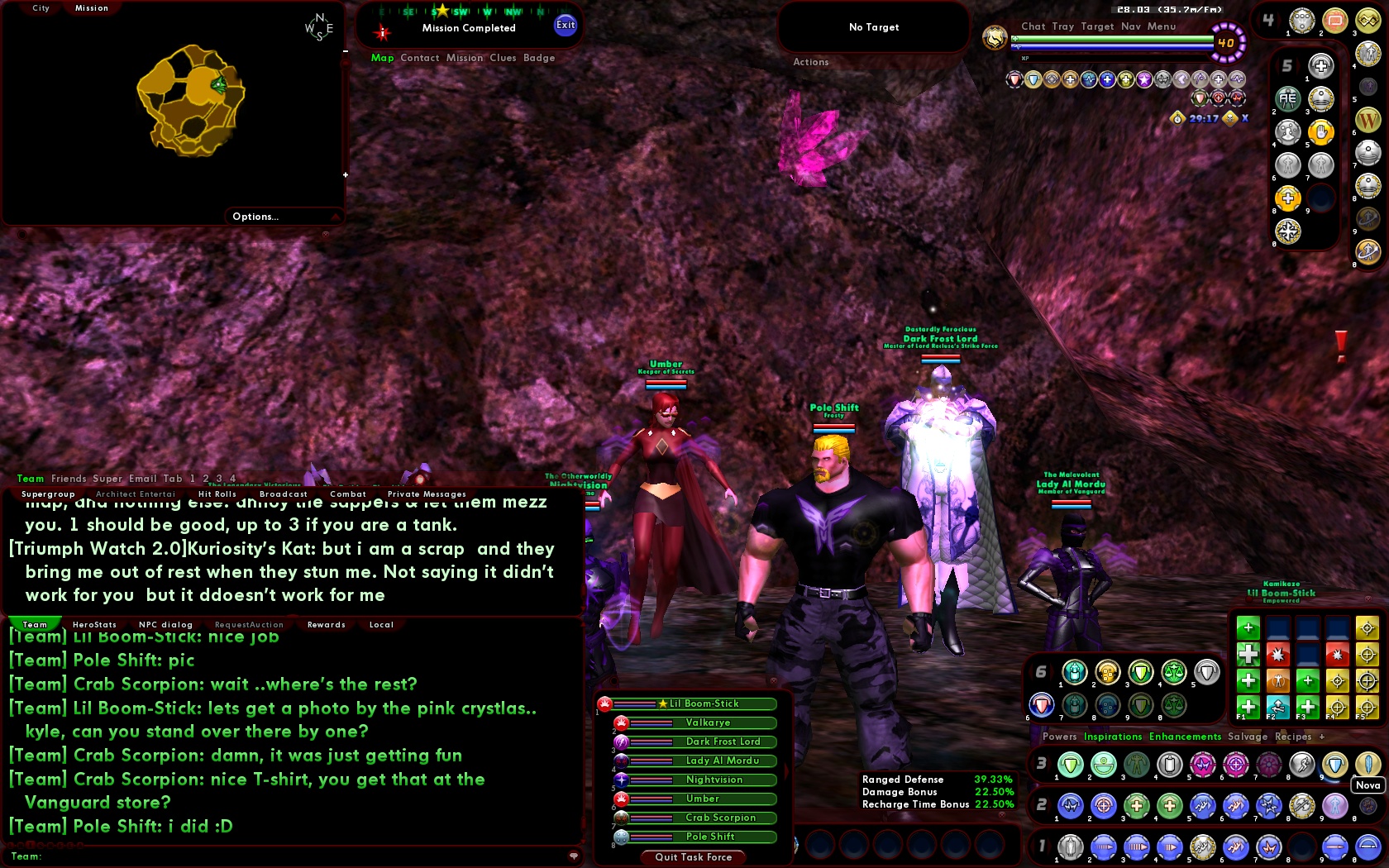The height and width of the screenshot is (868, 1389).
Task: Switch to the Enhancements inventory tab
Action: click(x=1184, y=737)
